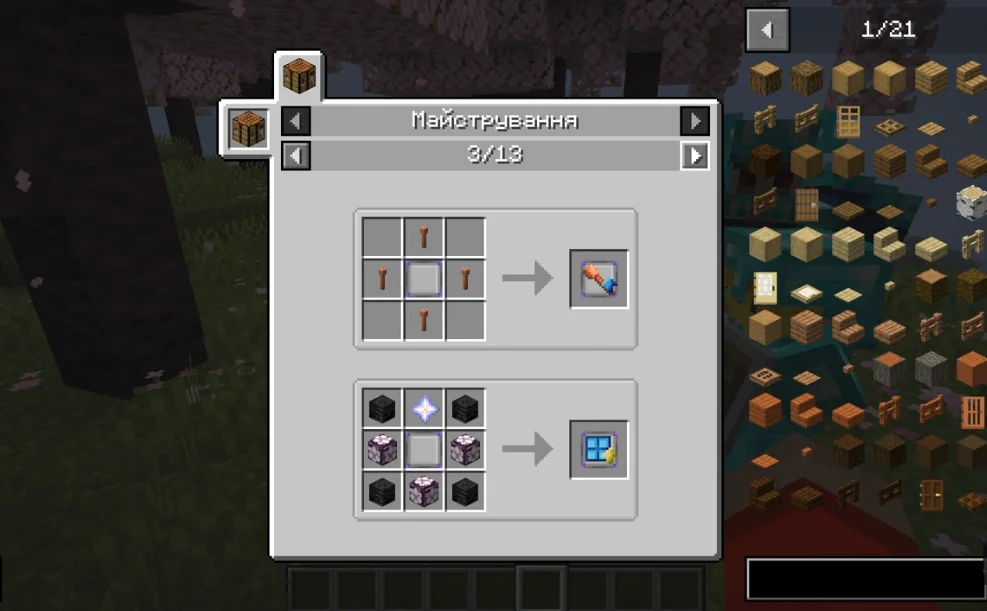The image size is (987, 611).
Task: Select the birch door in the item list
Action: click(766, 287)
